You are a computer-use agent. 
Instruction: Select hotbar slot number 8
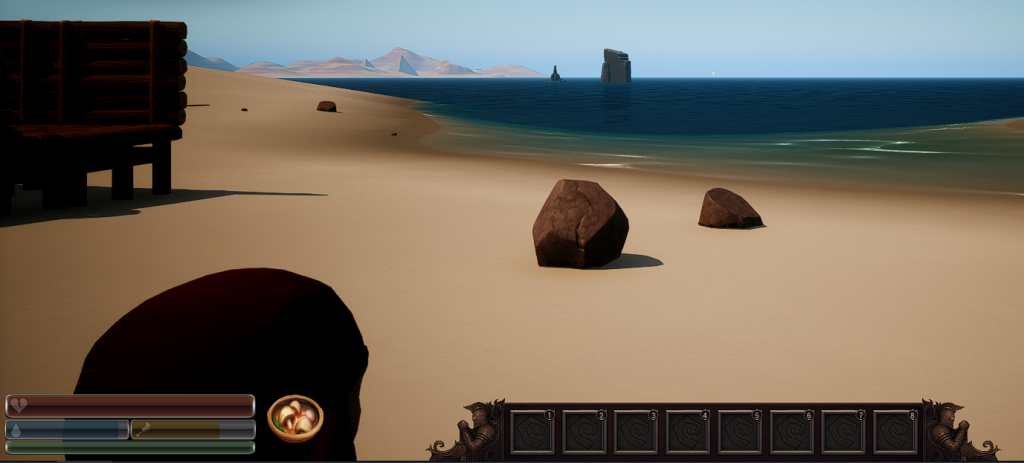896,431
